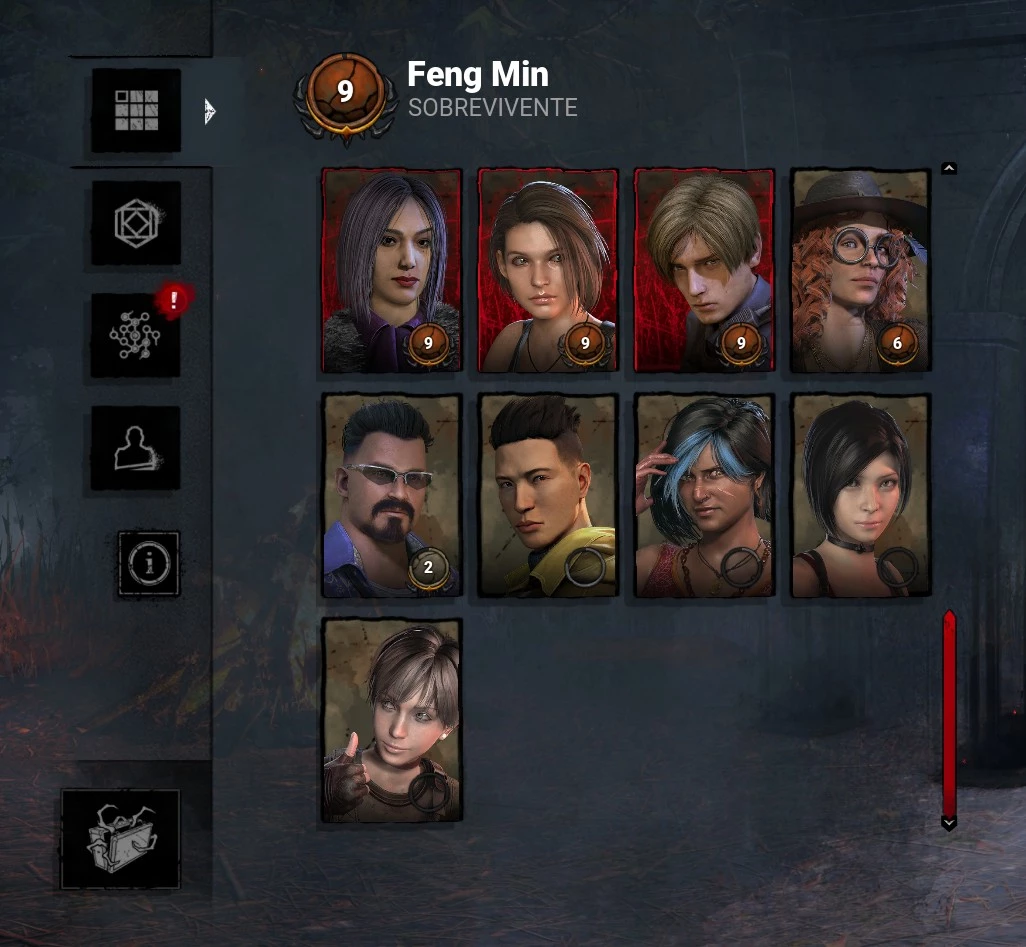Open the chest icon button at bottom
Viewport: 1026px width, 947px height.
pos(120,839)
